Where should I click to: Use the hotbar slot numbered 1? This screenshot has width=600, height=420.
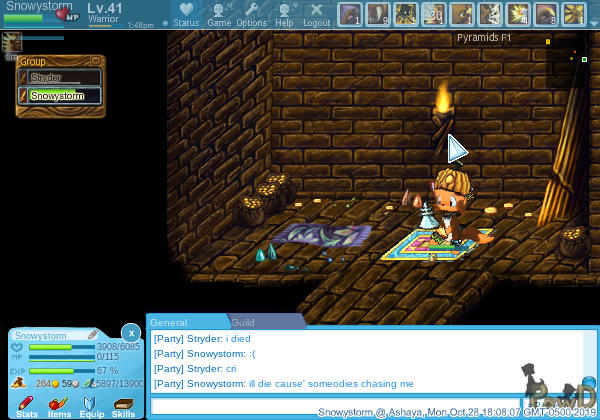pyautogui.click(x=351, y=14)
